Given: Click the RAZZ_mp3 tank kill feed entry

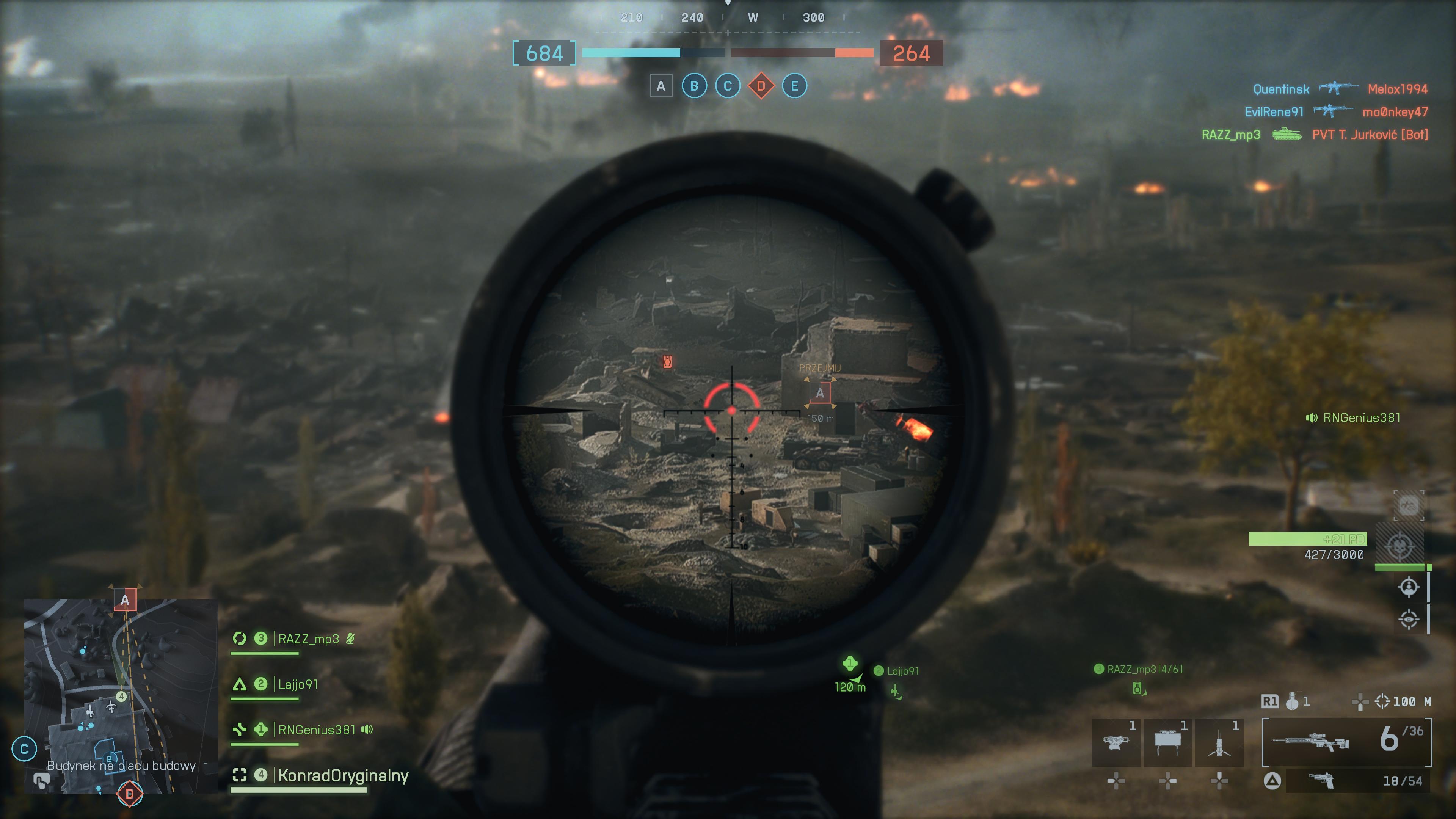Looking at the screenshot, I should tap(1314, 135).
